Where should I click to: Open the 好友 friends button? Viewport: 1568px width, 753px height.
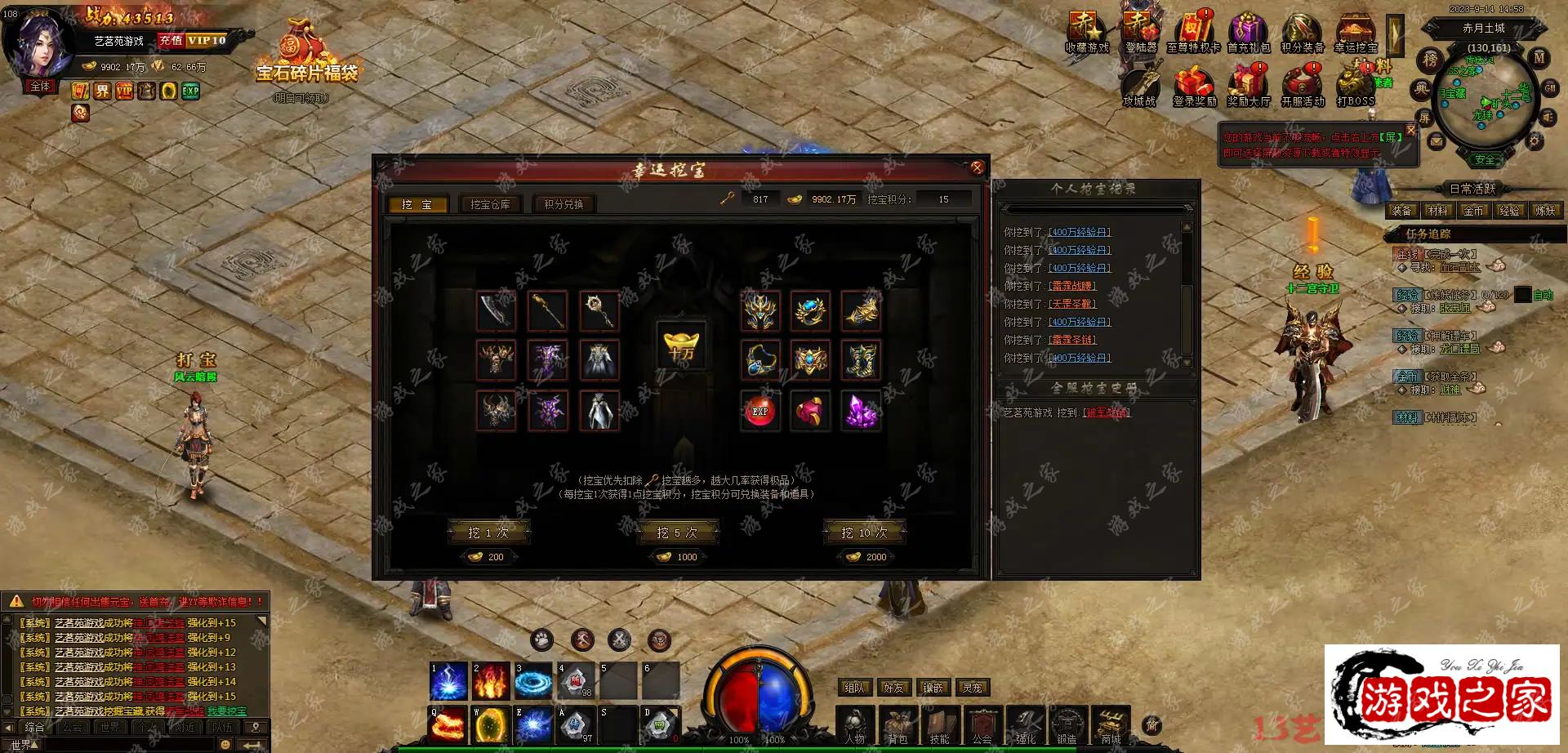(893, 688)
